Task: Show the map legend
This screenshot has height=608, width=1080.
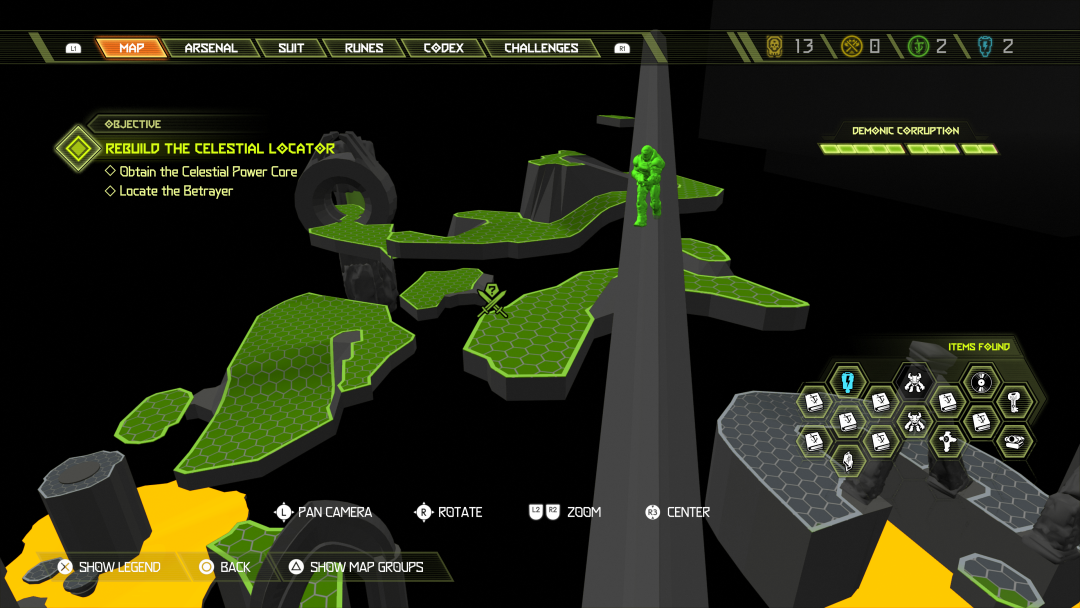Action: coord(109,567)
